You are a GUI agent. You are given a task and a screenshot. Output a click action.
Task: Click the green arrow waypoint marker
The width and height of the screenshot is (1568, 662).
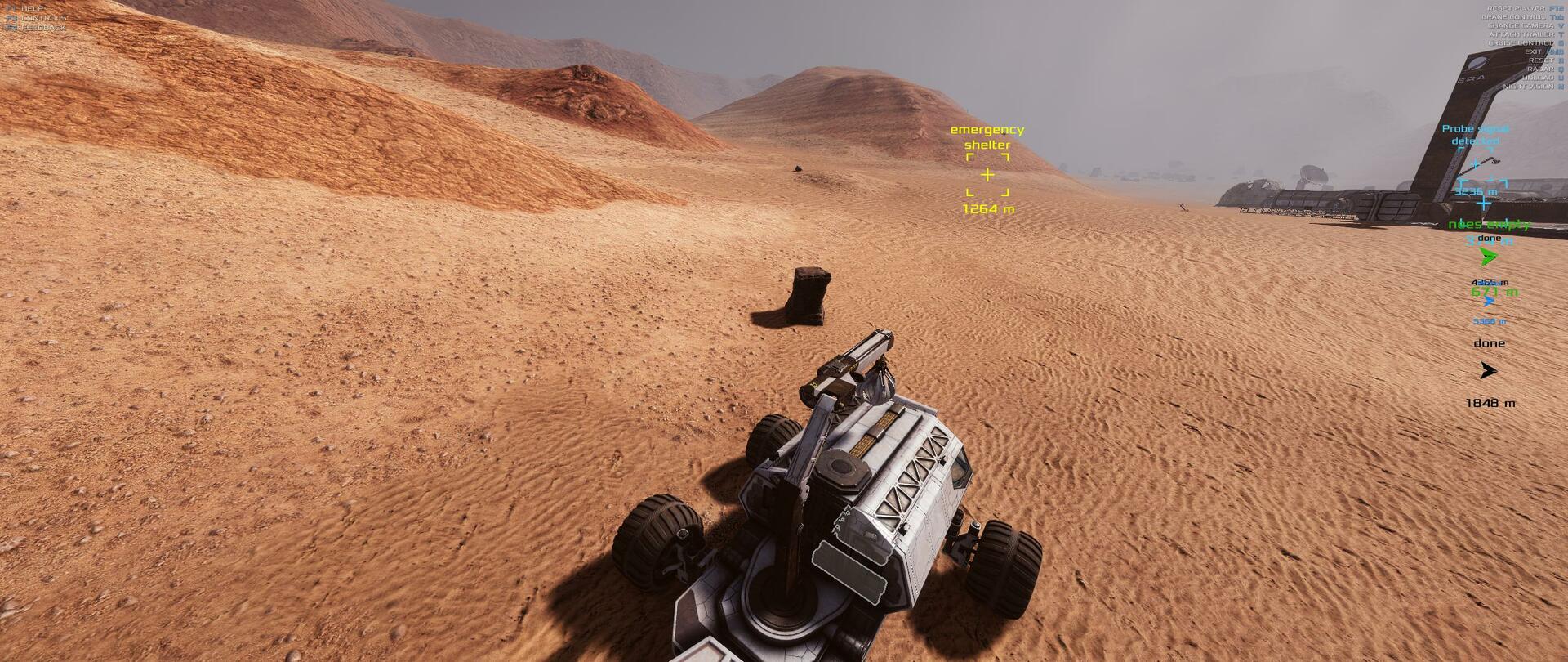tap(1488, 257)
